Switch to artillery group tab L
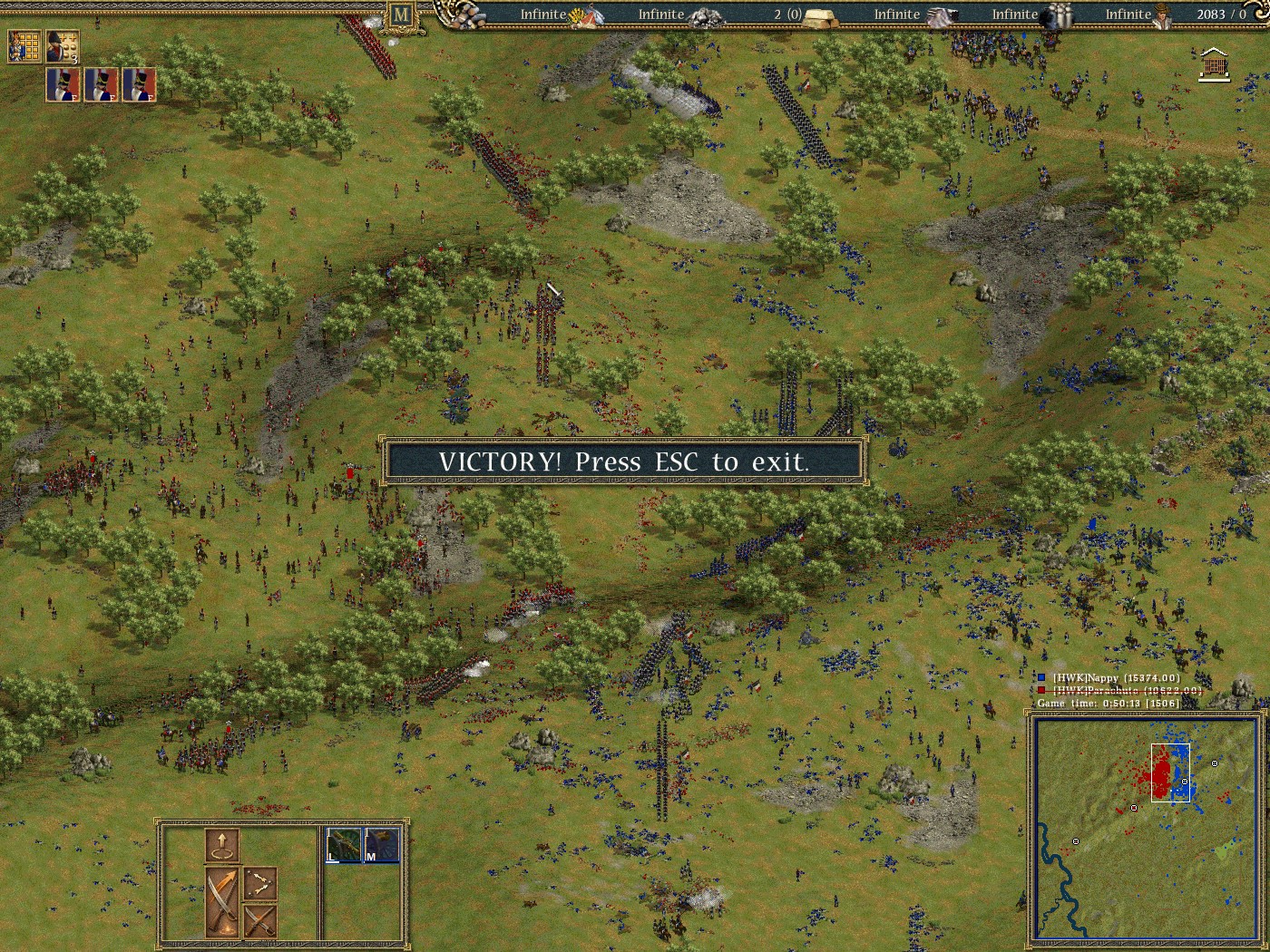This screenshot has height=952, width=1270. coord(341,843)
